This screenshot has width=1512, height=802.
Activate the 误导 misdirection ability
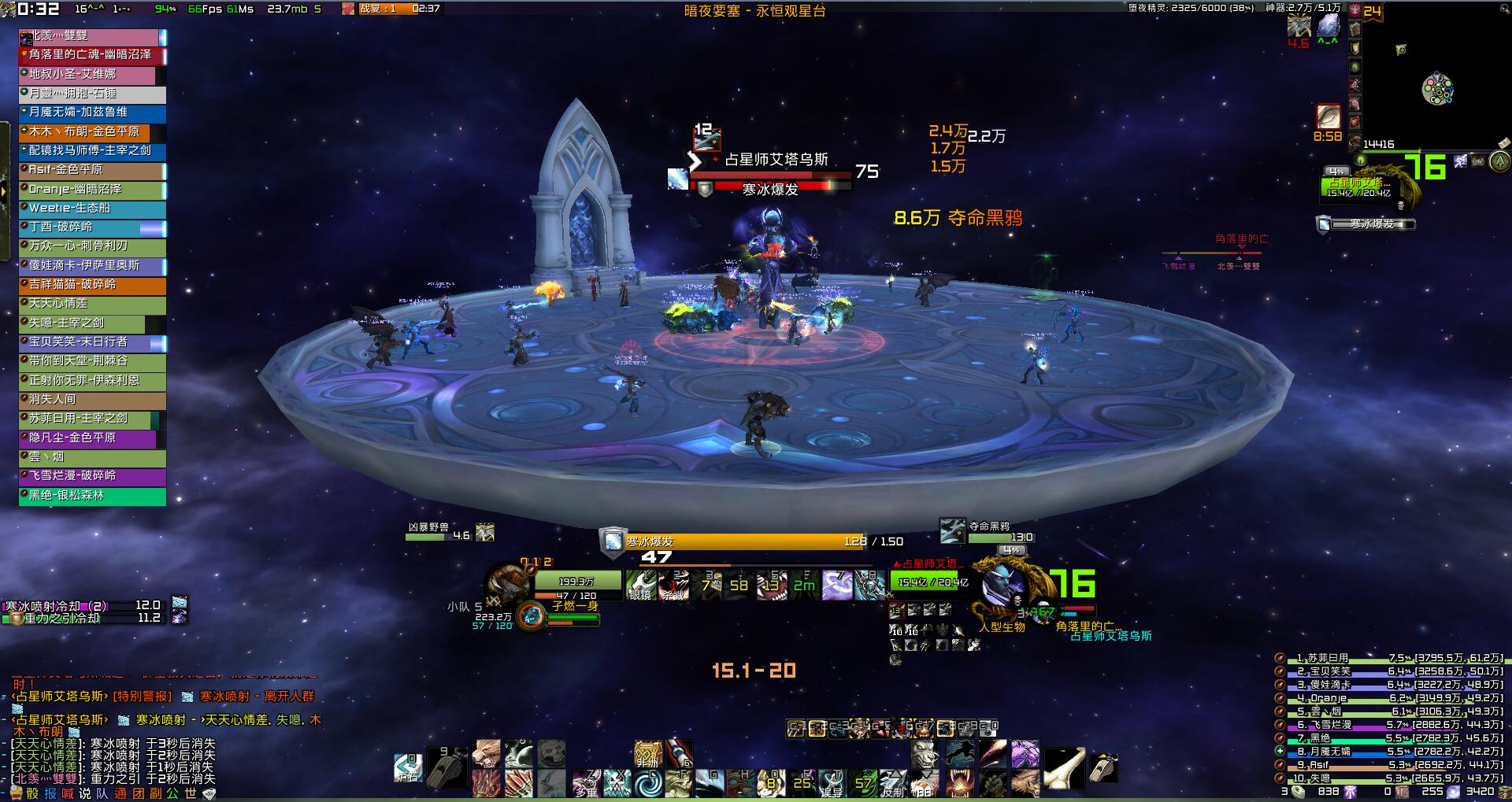pos(832,784)
